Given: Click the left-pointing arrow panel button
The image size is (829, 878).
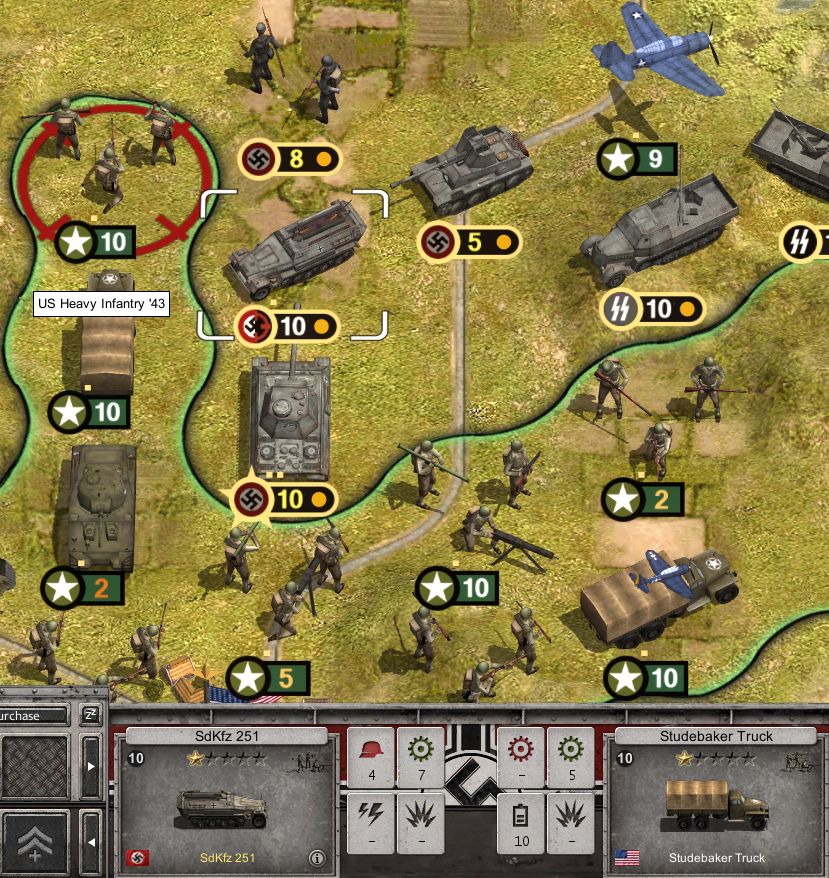Looking at the screenshot, I should click(90, 841).
